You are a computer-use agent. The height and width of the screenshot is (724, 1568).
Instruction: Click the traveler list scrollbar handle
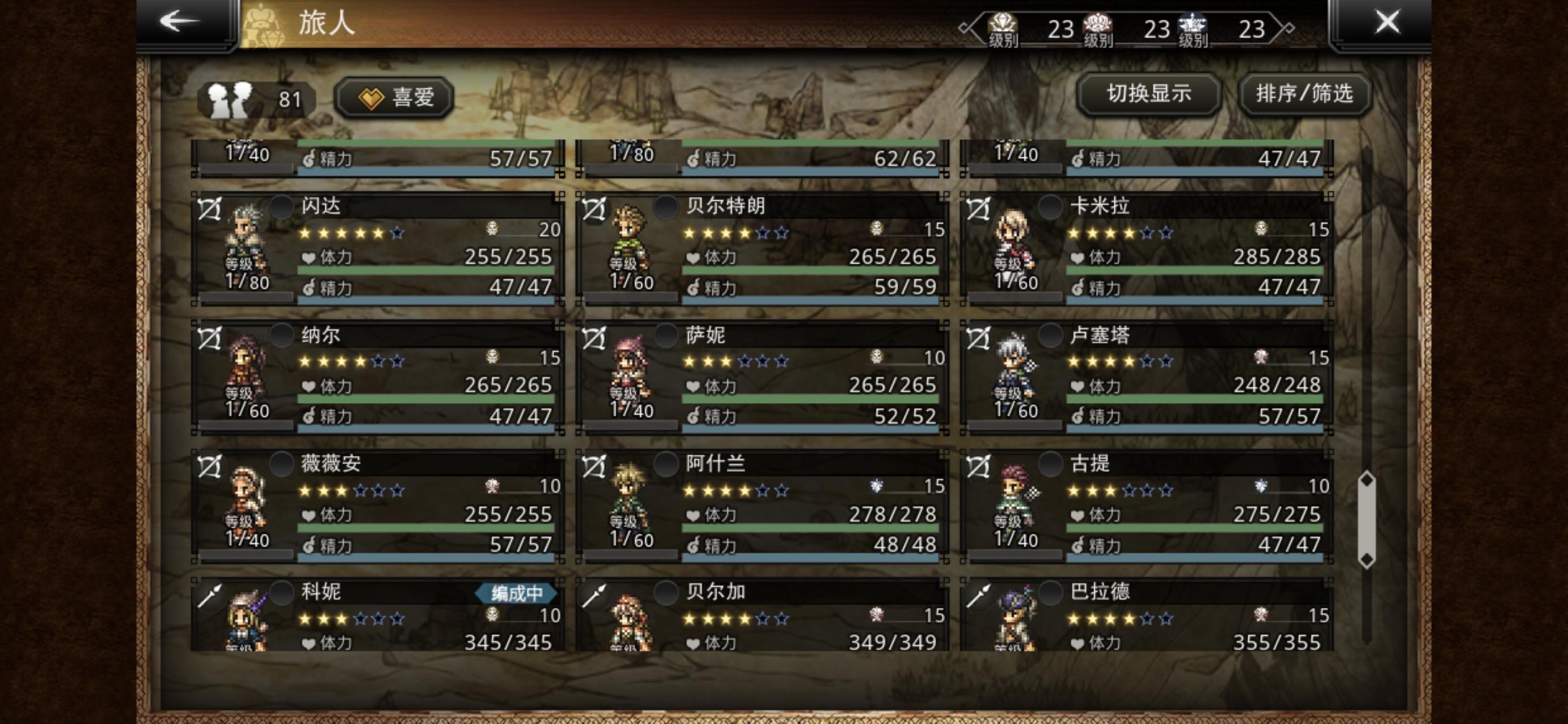(1367, 519)
